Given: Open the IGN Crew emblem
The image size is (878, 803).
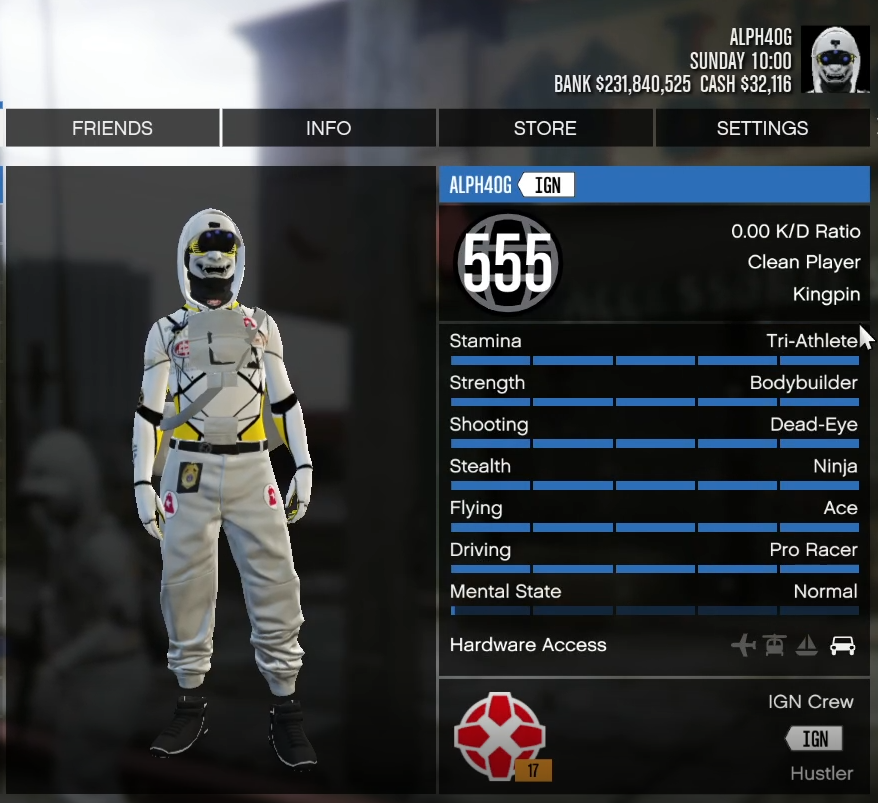Looking at the screenshot, I should click(x=499, y=737).
